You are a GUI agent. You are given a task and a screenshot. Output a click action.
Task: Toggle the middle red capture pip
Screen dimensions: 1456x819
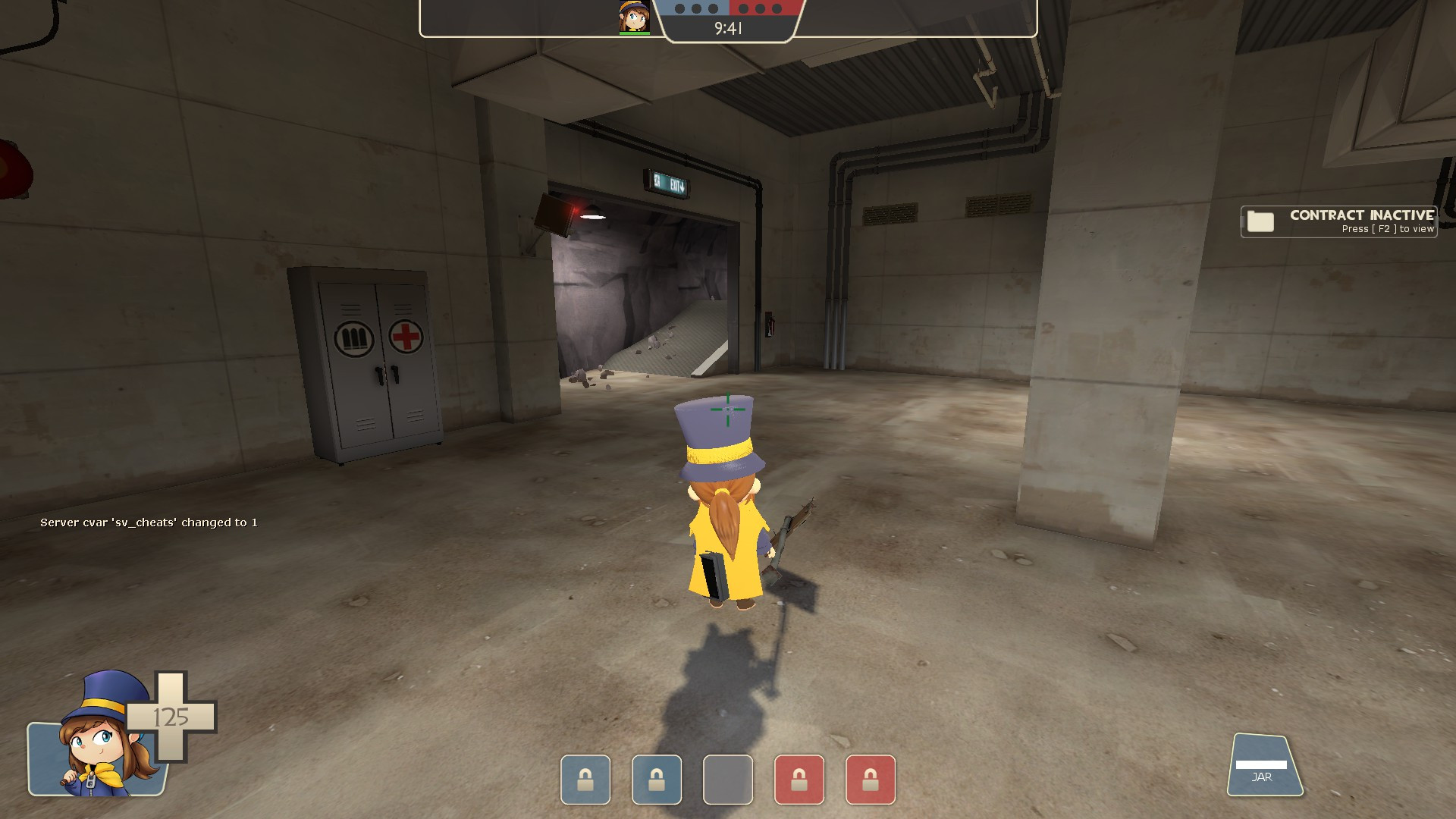pos(759,8)
